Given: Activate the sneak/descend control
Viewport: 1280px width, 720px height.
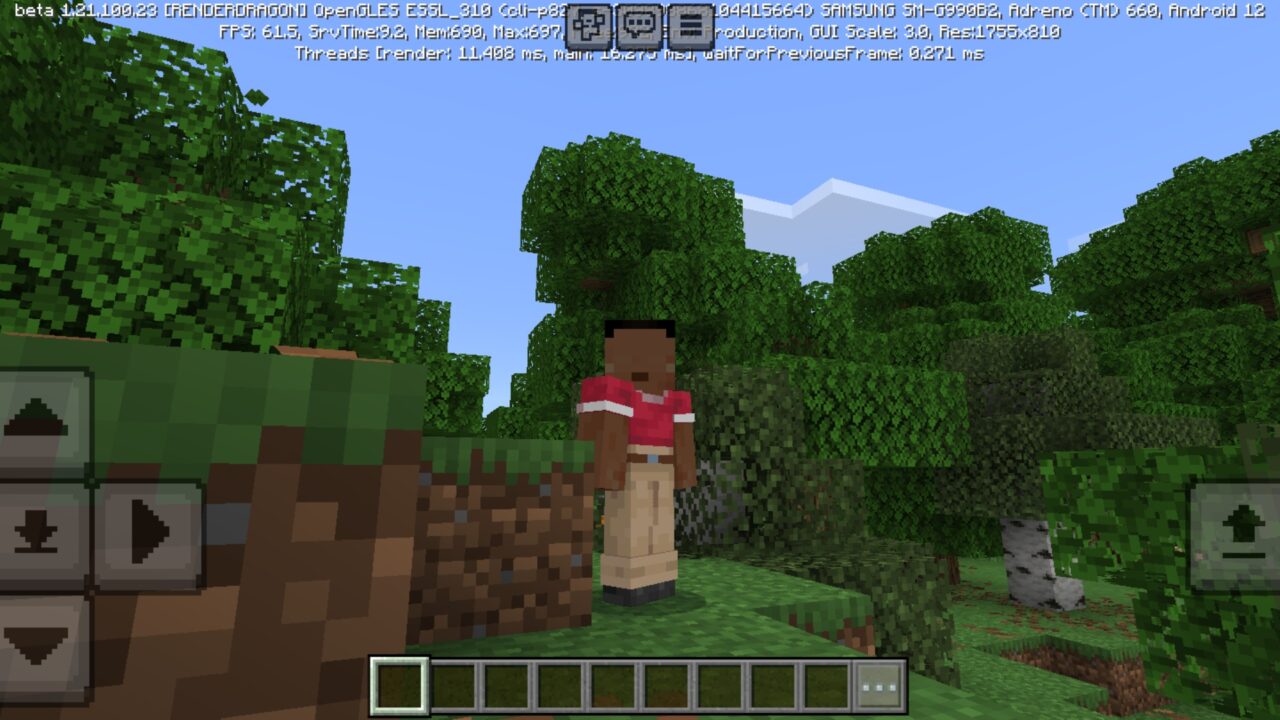Looking at the screenshot, I should coord(38,529).
